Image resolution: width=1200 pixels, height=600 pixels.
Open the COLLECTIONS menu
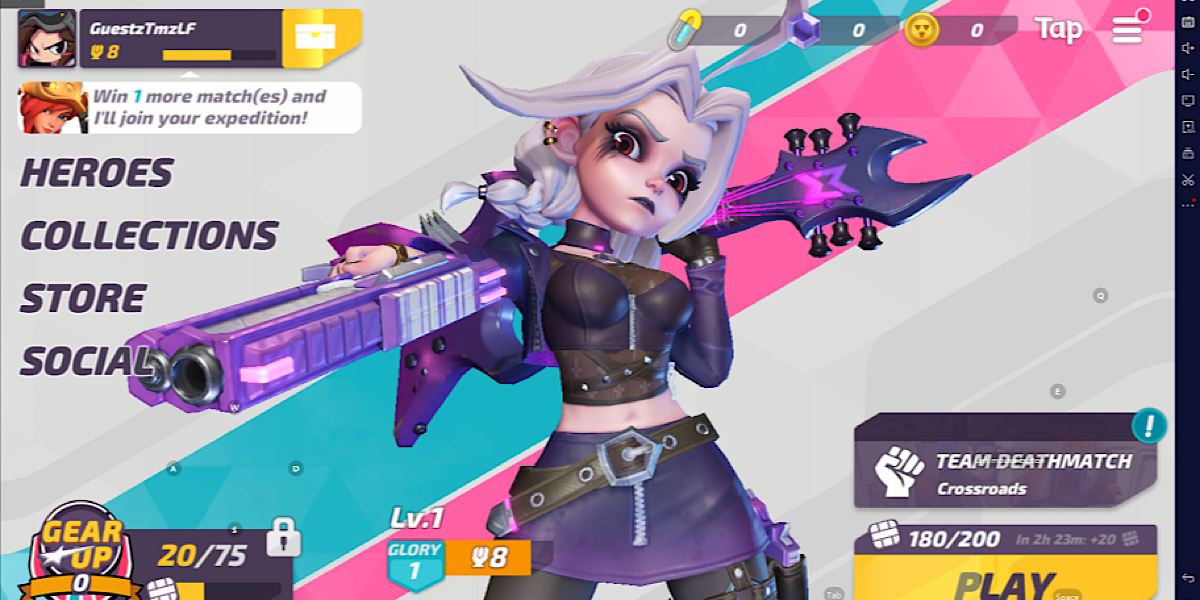click(x=149, y=236)
